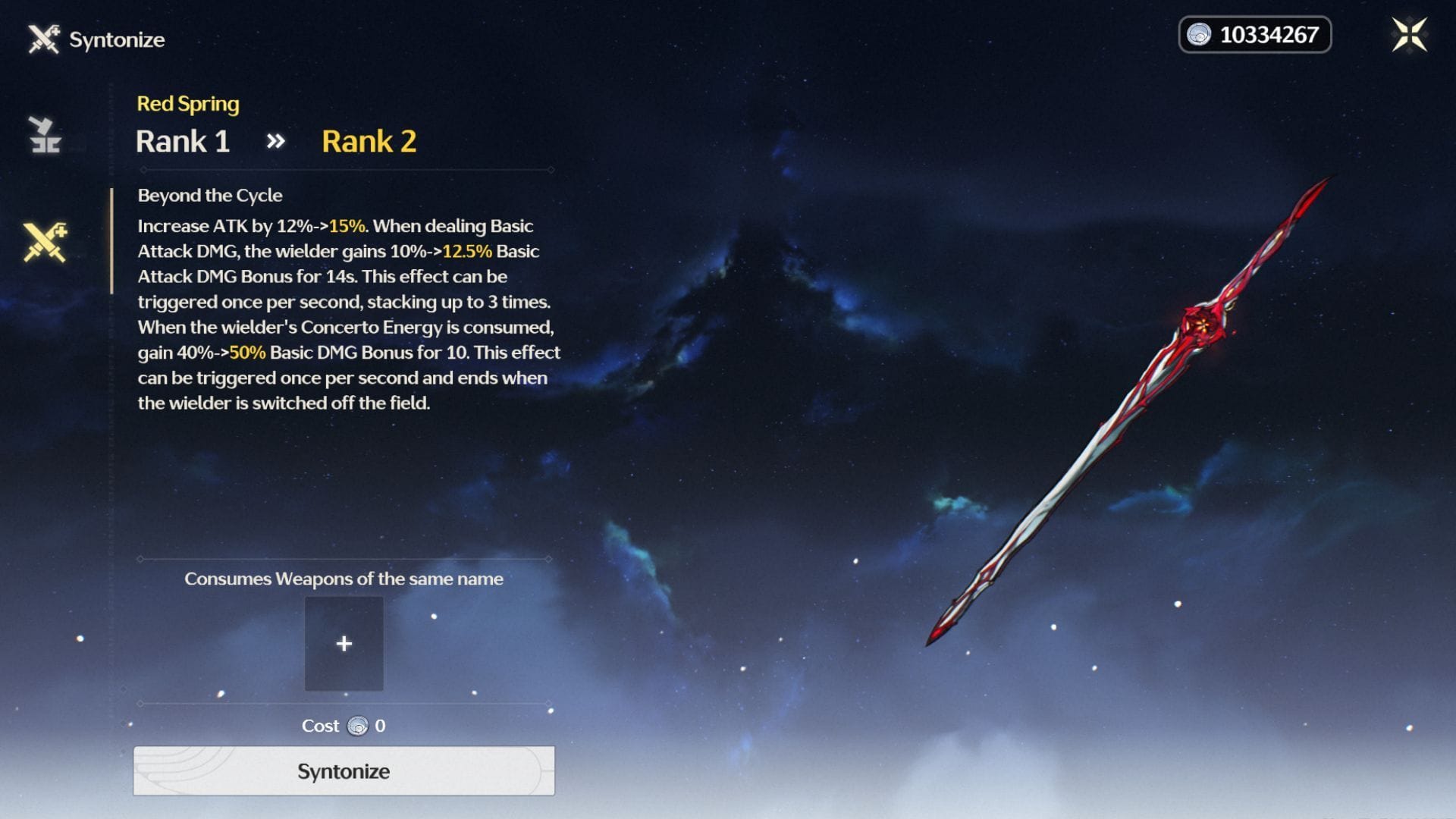Select the Rank 2 label

[x=369, y=140]
